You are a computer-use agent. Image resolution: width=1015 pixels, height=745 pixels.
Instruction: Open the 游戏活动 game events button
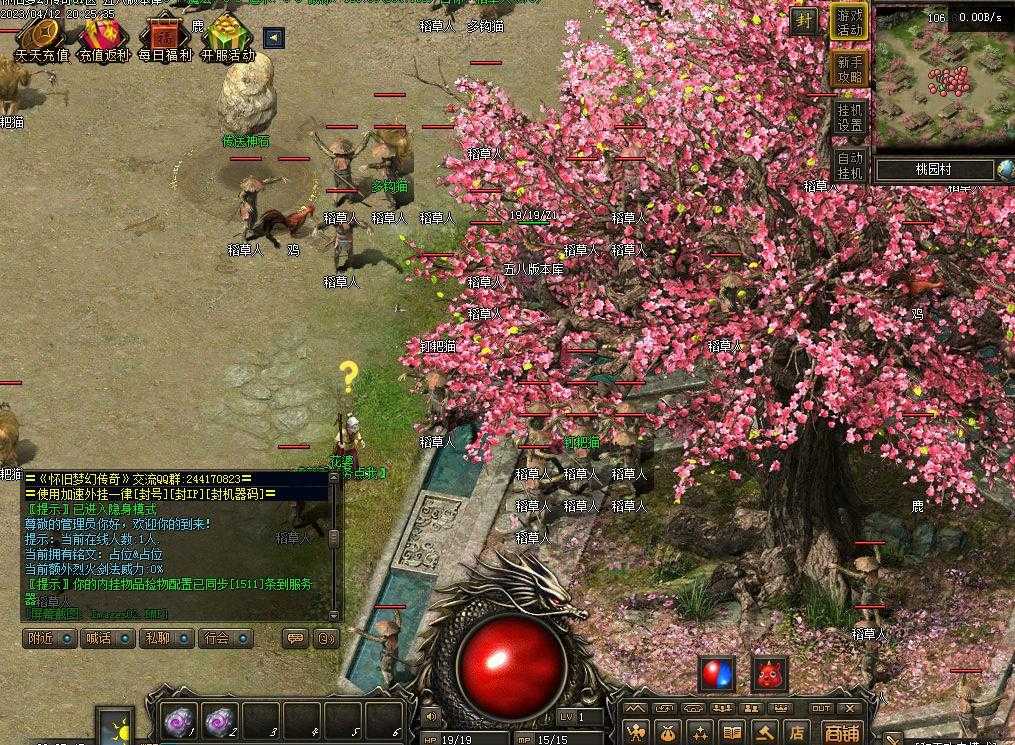point(849,22)
